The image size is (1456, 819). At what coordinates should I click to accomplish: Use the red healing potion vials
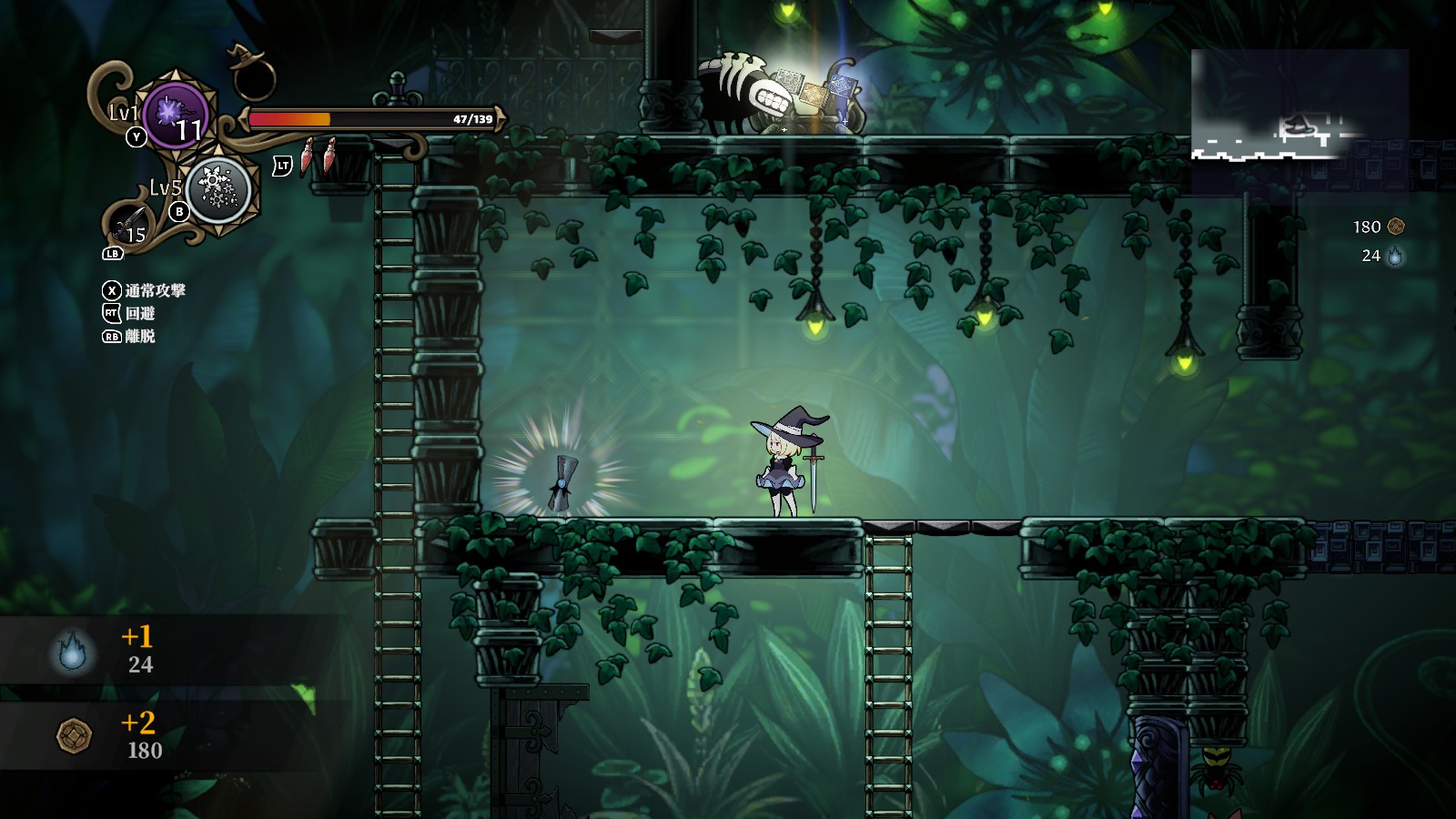[x=318, y=157]
